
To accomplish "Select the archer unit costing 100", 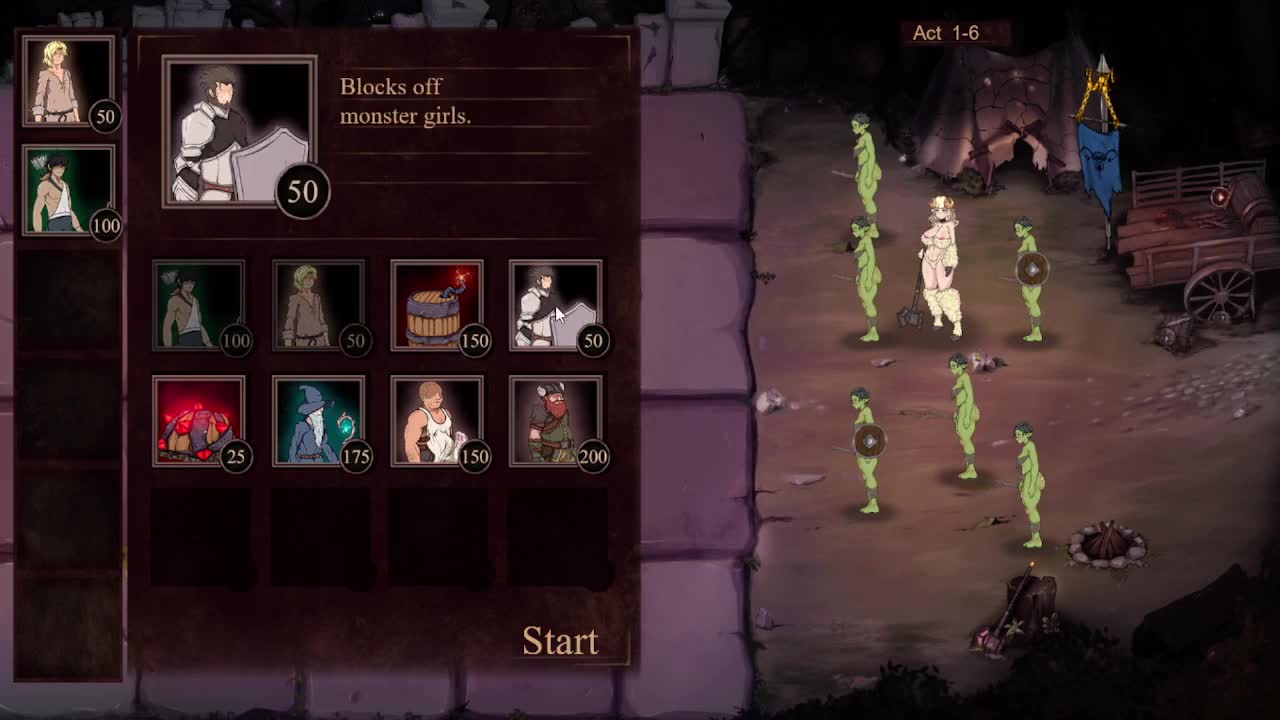I will click(199, 306).
